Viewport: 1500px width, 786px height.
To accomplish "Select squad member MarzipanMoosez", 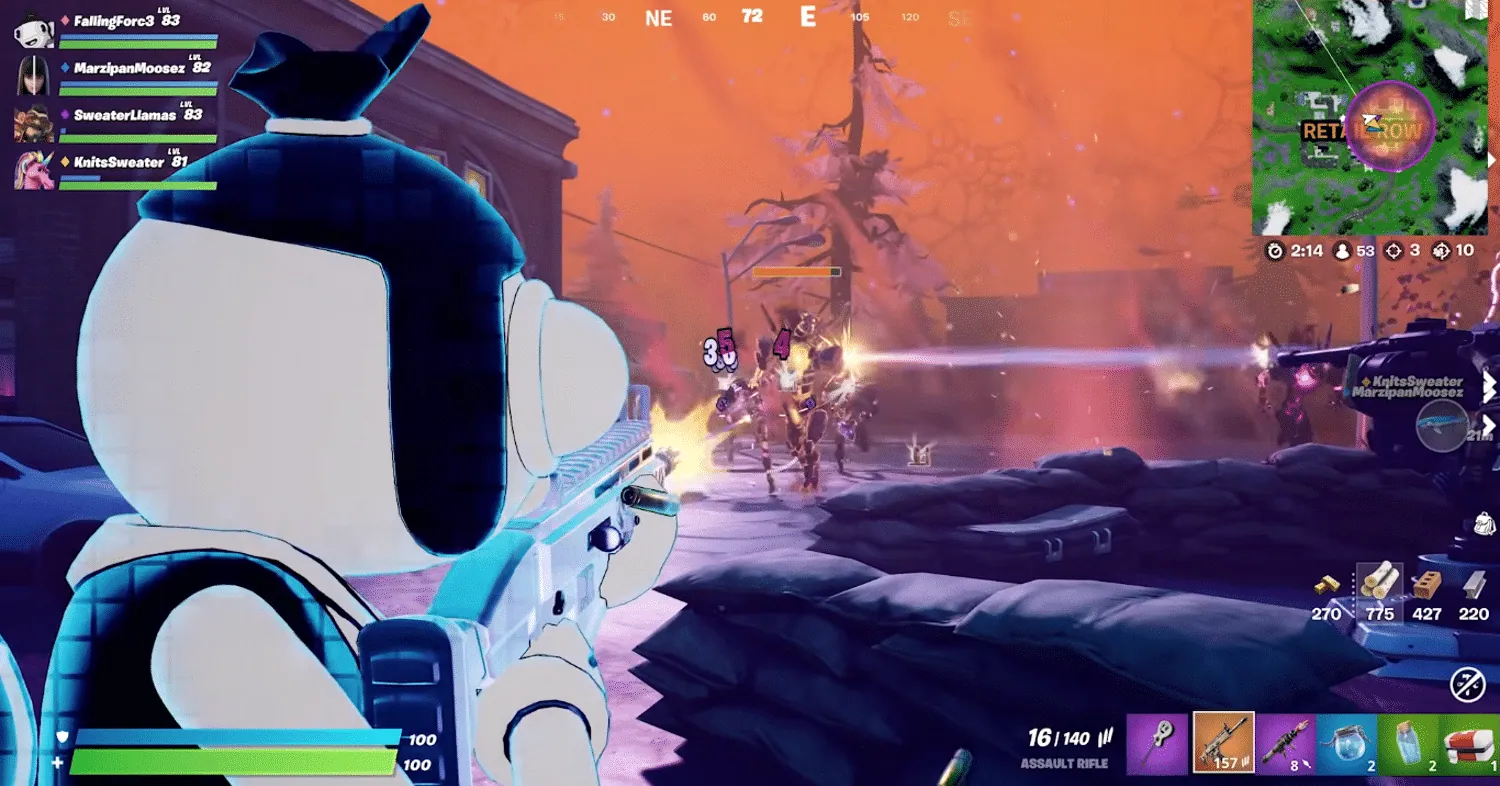I will click(x=128, y=68).
